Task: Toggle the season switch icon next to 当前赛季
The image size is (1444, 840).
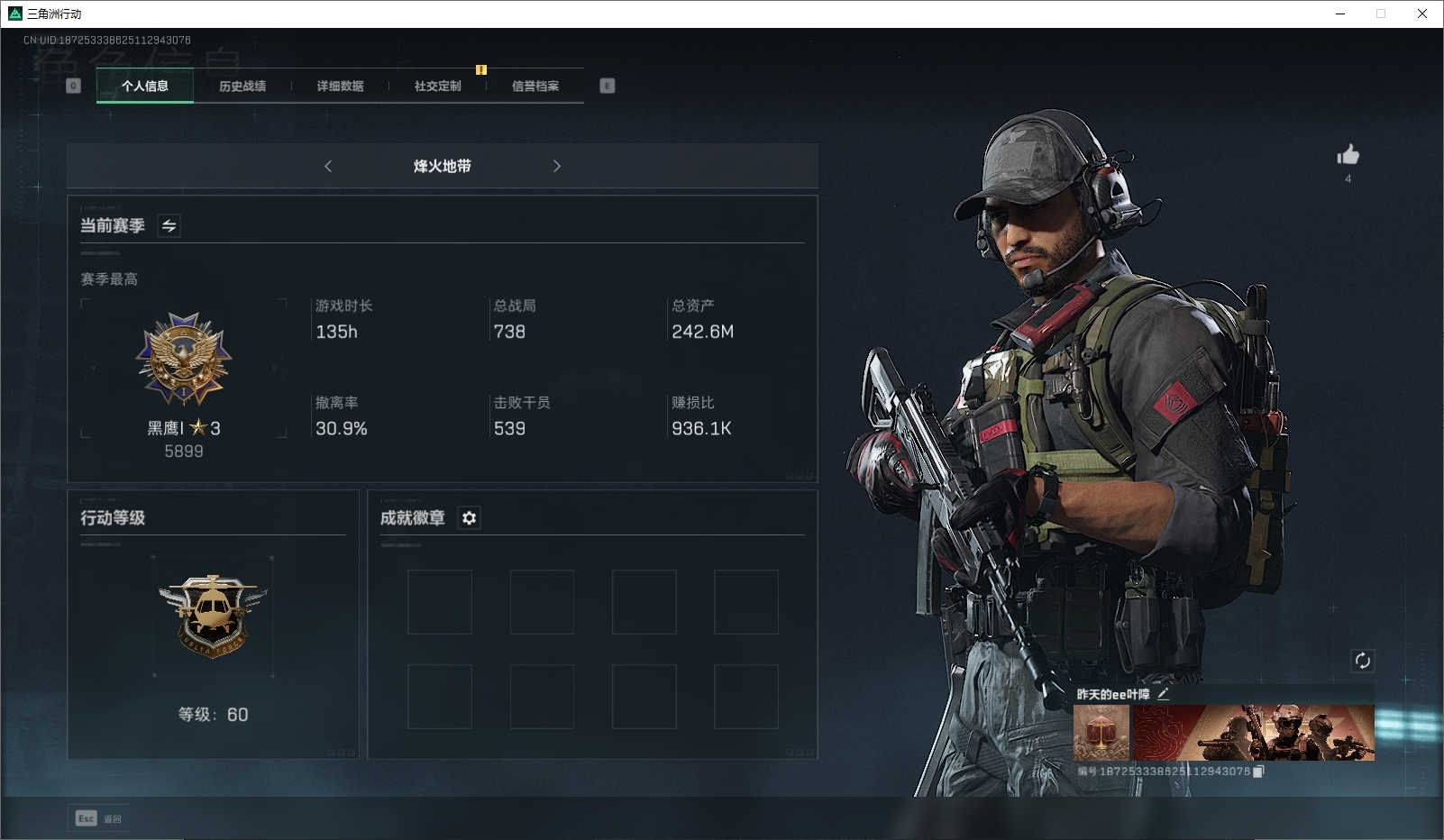Action: (169, 225)
